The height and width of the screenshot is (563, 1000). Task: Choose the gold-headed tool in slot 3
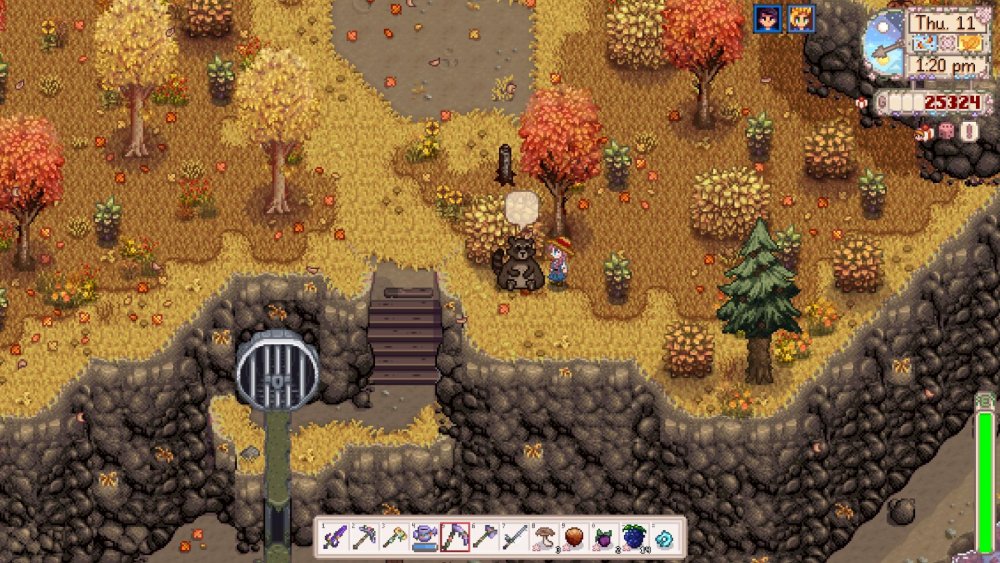point(395,538)
